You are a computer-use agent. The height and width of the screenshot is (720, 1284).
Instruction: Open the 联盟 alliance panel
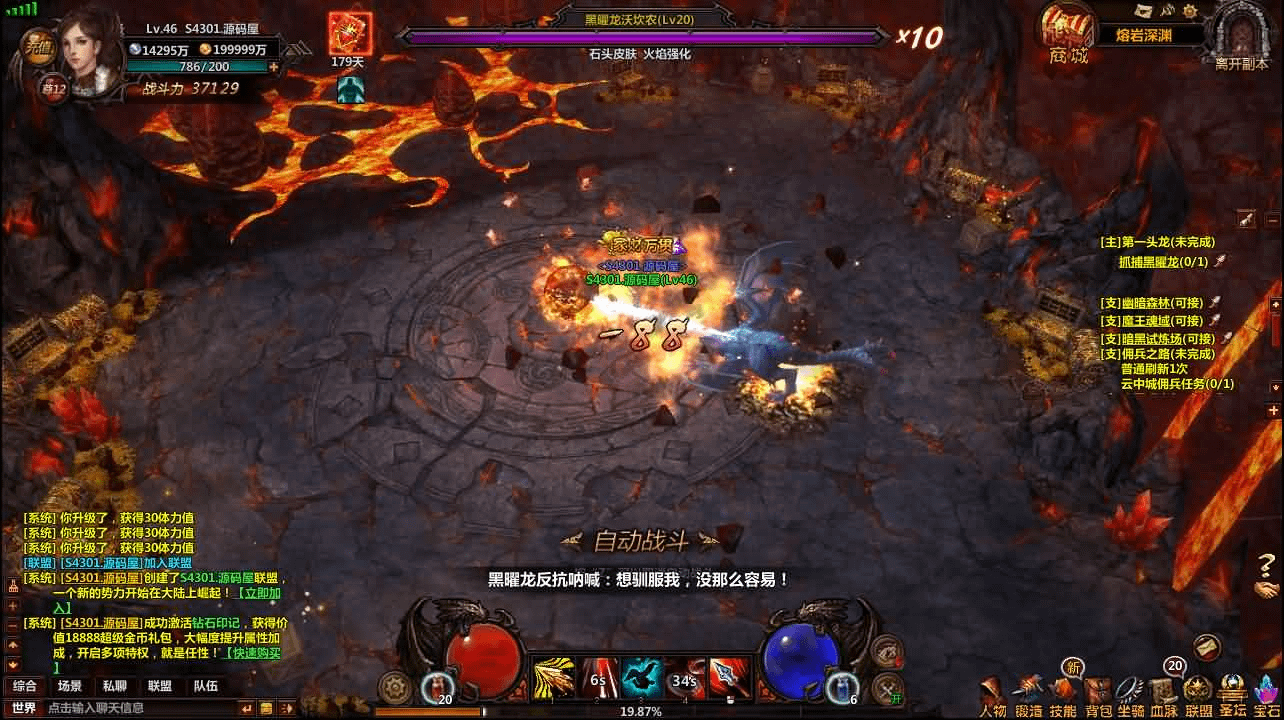[x=1198, y=694]
